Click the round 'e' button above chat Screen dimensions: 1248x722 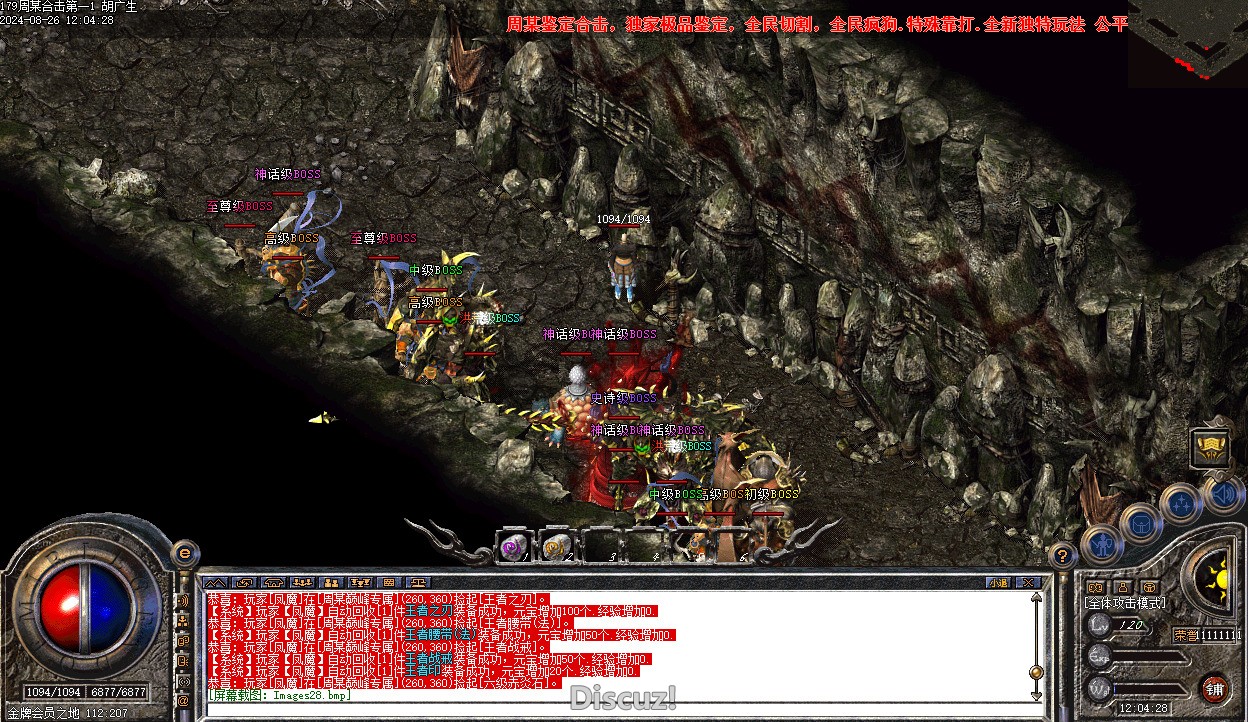tap(183, 553)
